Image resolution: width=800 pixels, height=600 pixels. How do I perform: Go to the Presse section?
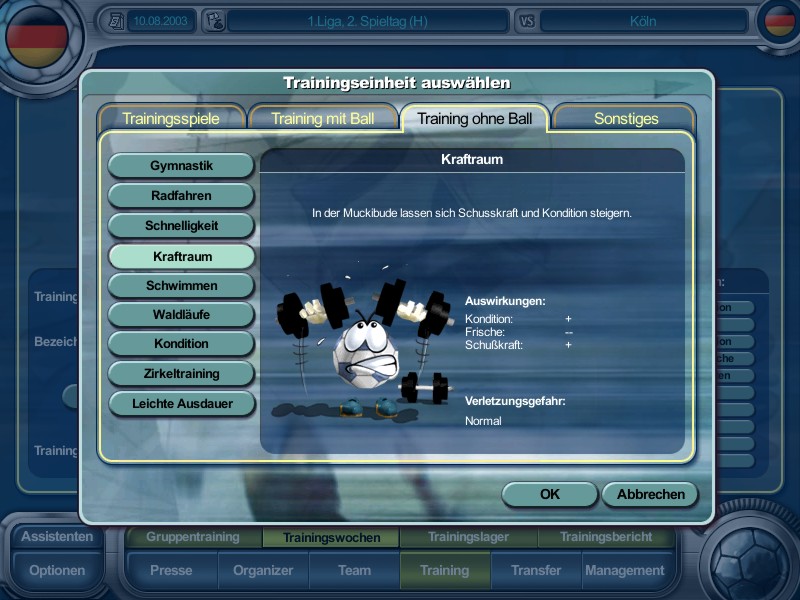click(171, 571)
